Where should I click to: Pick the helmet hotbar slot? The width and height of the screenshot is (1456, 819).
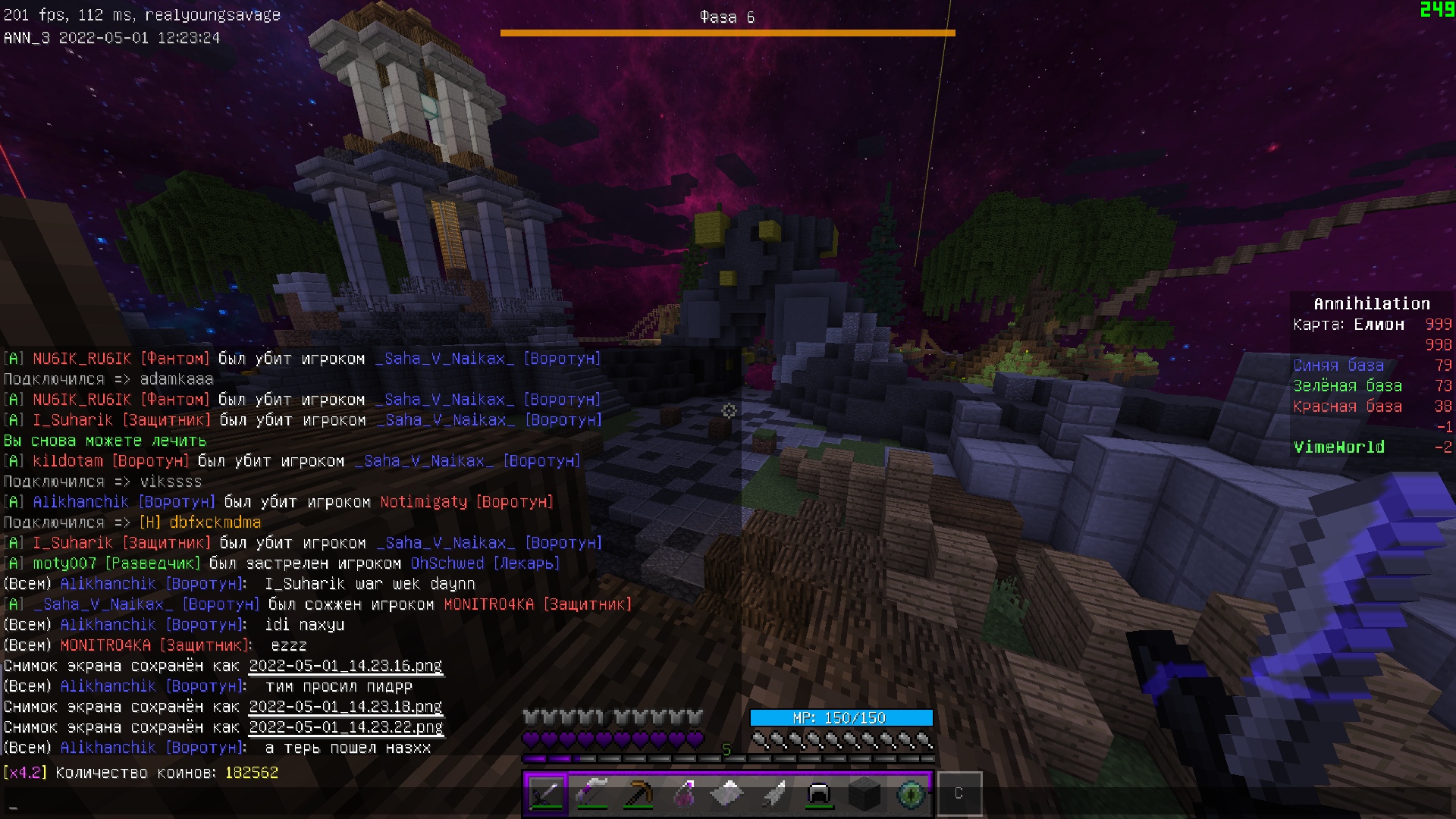[819, 794]
